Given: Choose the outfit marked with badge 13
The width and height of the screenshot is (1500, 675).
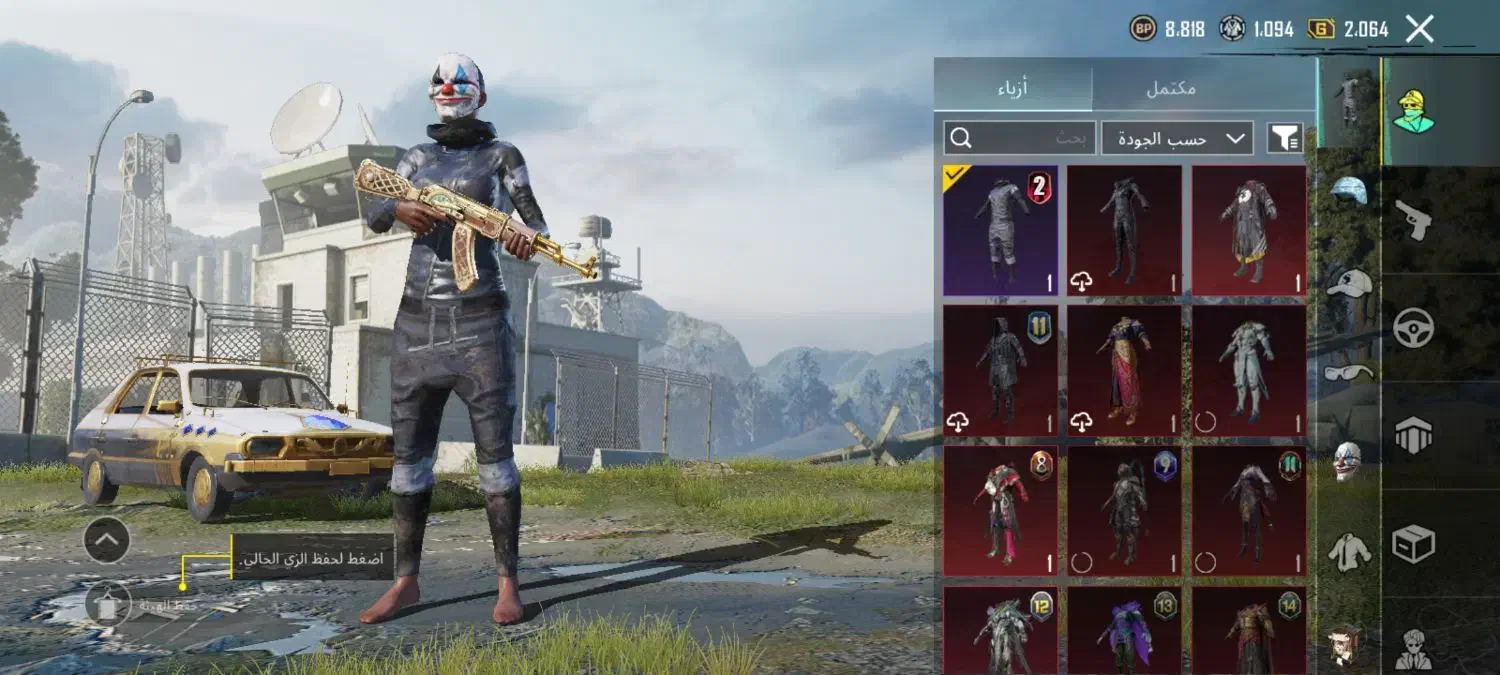Looking at the screenshot, I should pyautogui.click(x=1124, y=630).
